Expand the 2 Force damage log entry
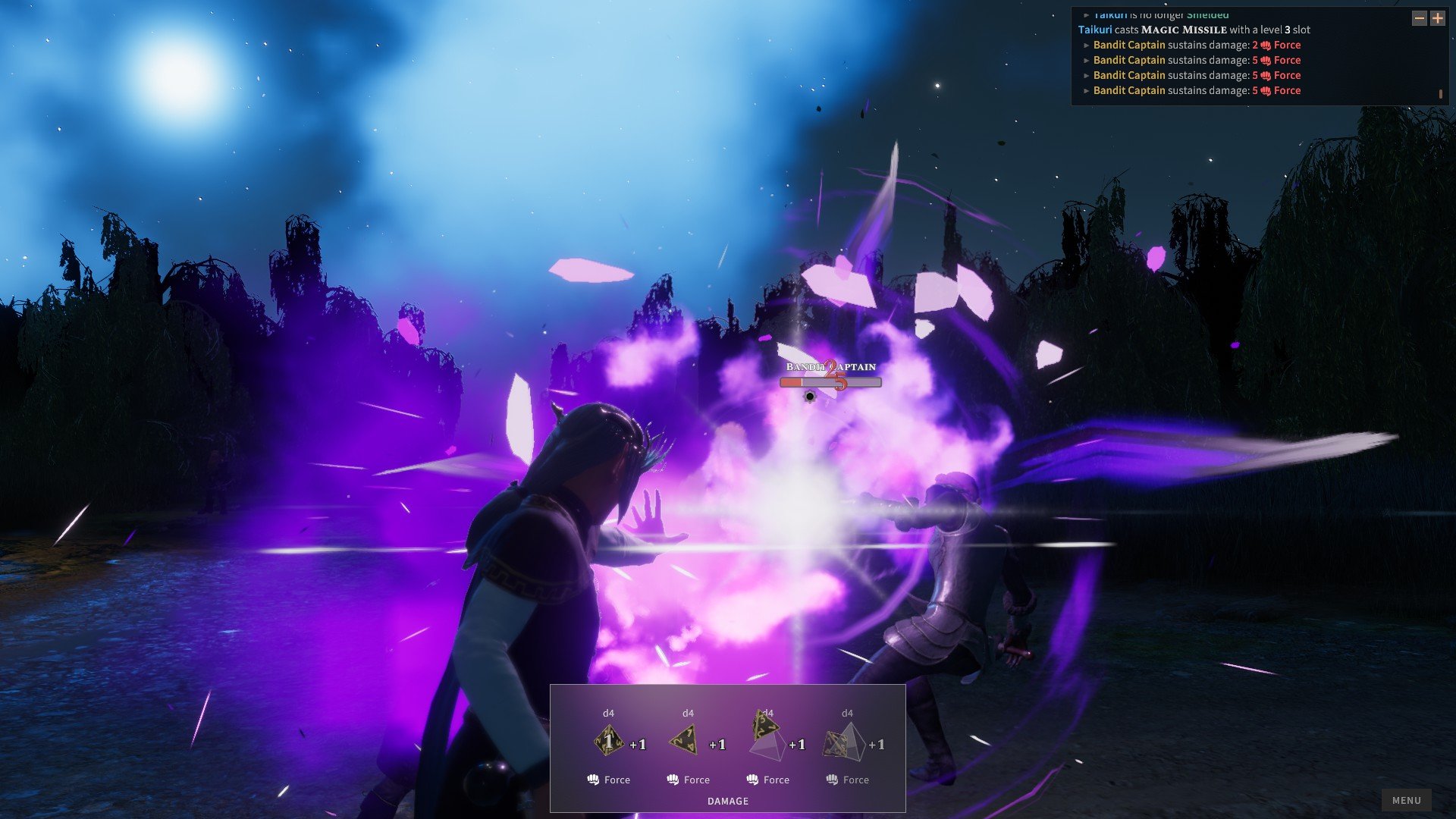Viewport: 1456px width, 819px height. pyautogui.click(x=1087, y=45)
